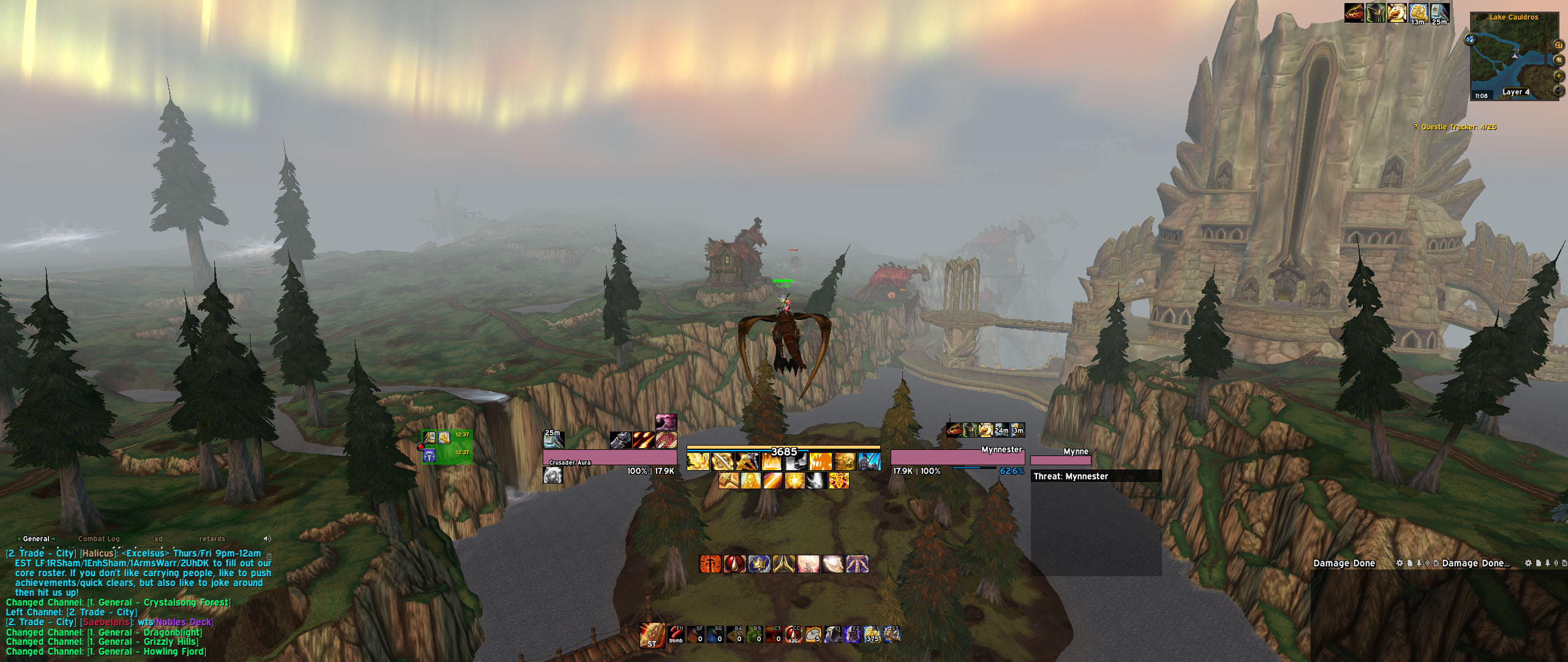Expand the Questie Tracker header
This screenshot has height=662, width=1568.
1458,127
